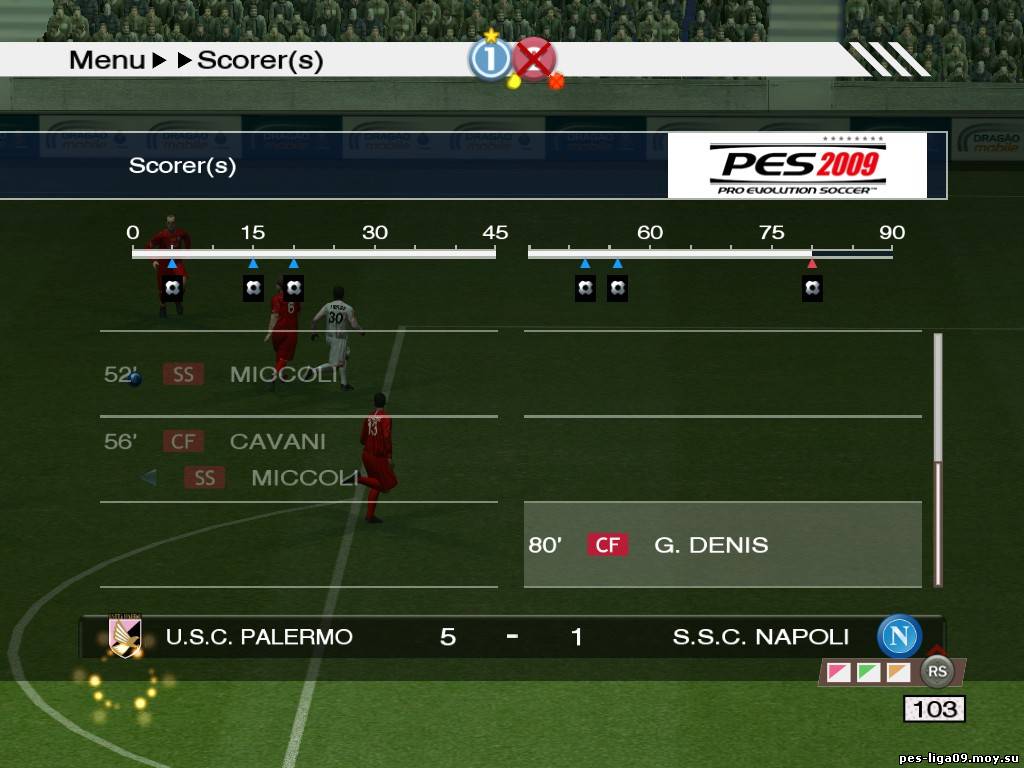Click the scorer list scrollbar
The width and height of the screenshot is (1024, 768).
pyautogui.click(x=938, y=460)
